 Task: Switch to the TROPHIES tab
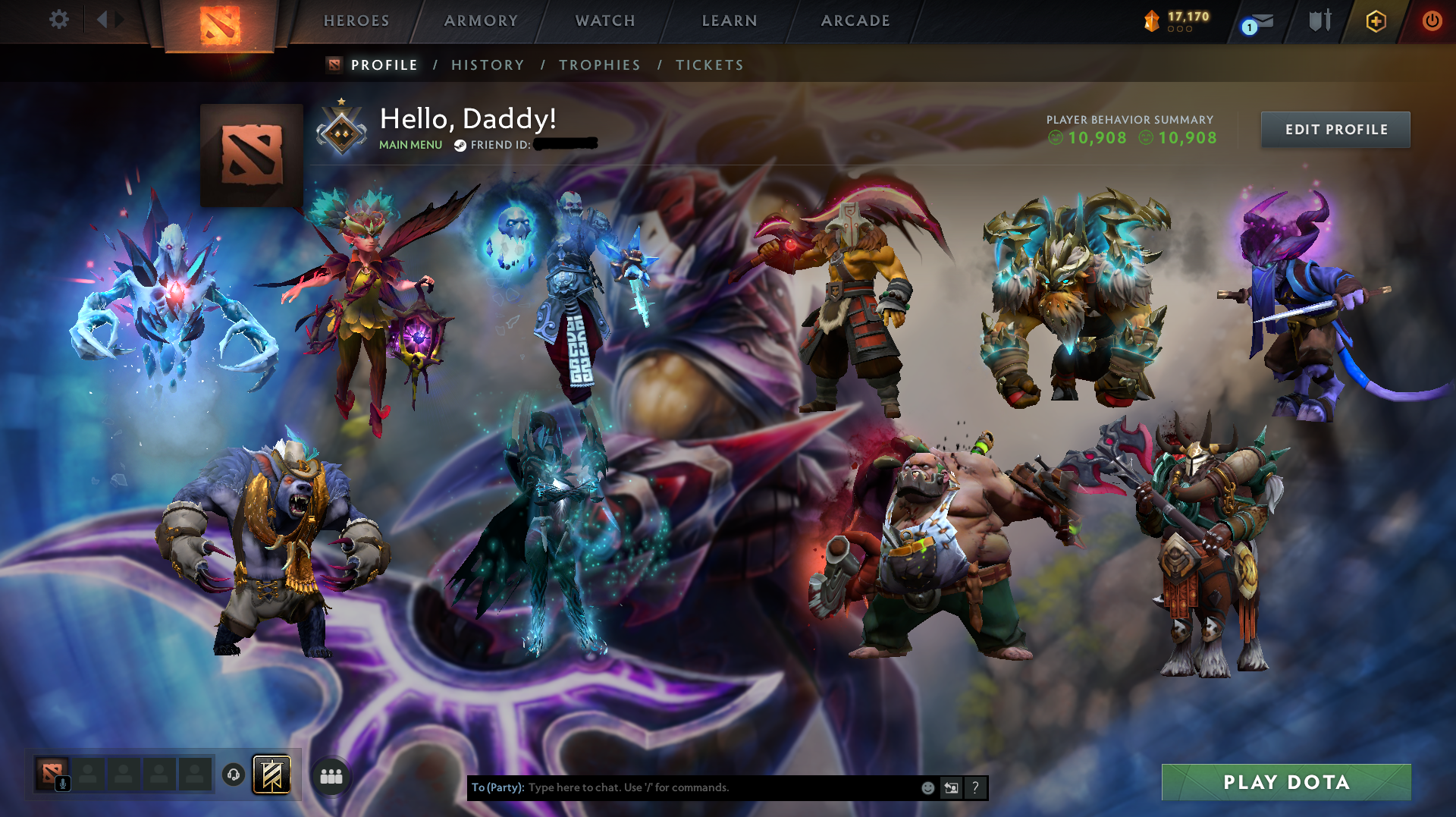pos(599,65)
